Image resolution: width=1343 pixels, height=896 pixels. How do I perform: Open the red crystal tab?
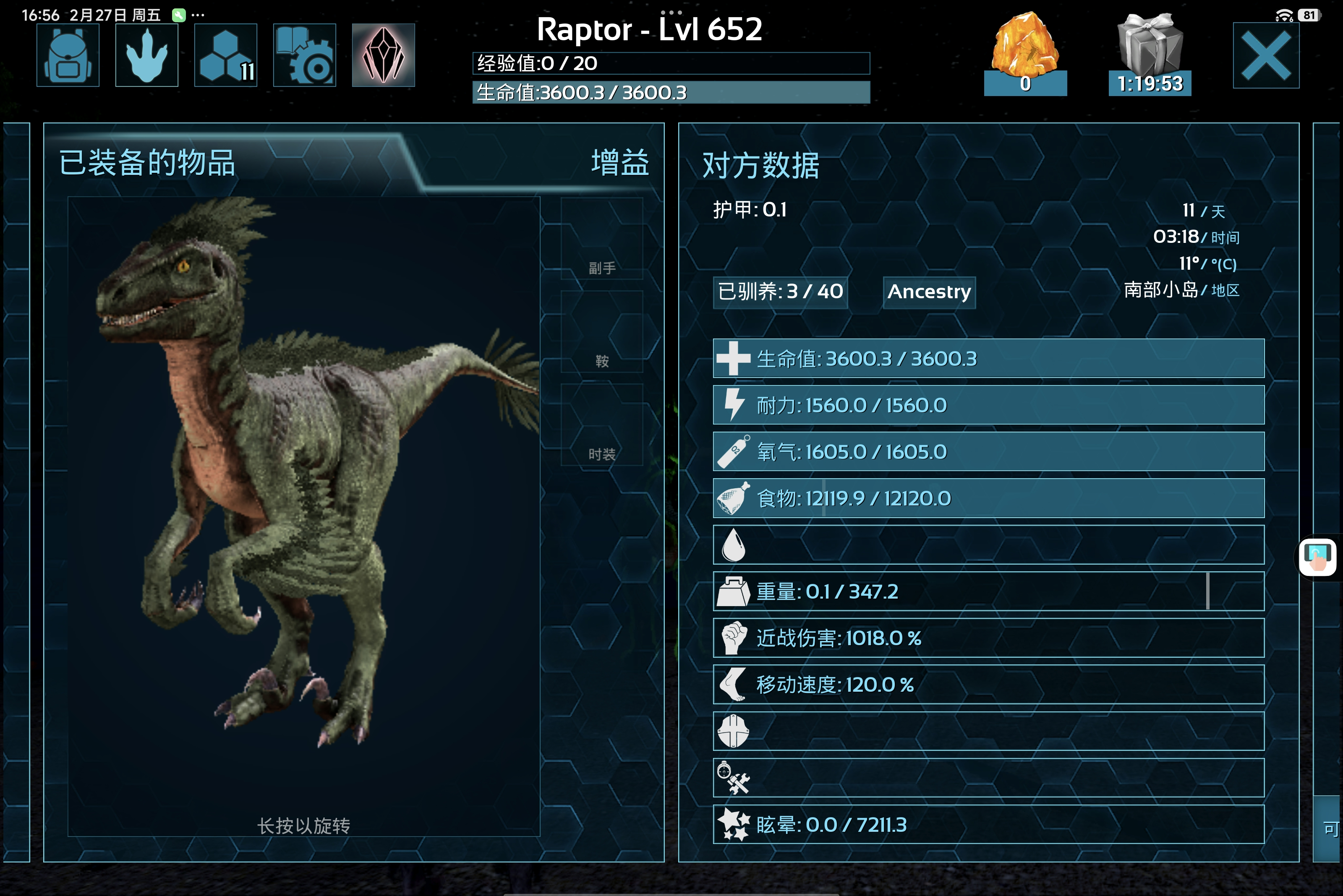click(x=384, y=55)
